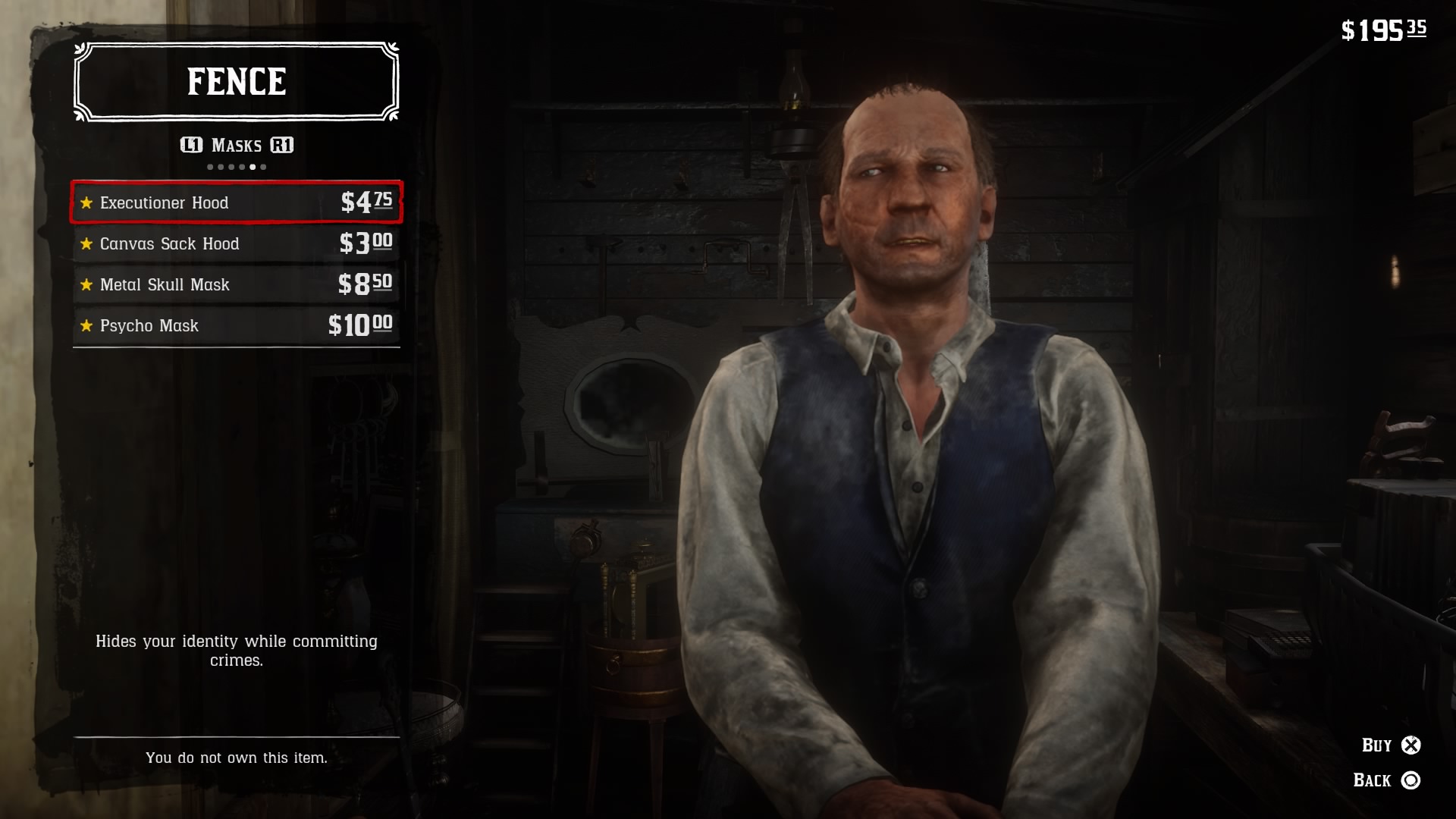Click the Fence title banner
This screenshot has width=1456, height=819.
(x=236, y=80)
